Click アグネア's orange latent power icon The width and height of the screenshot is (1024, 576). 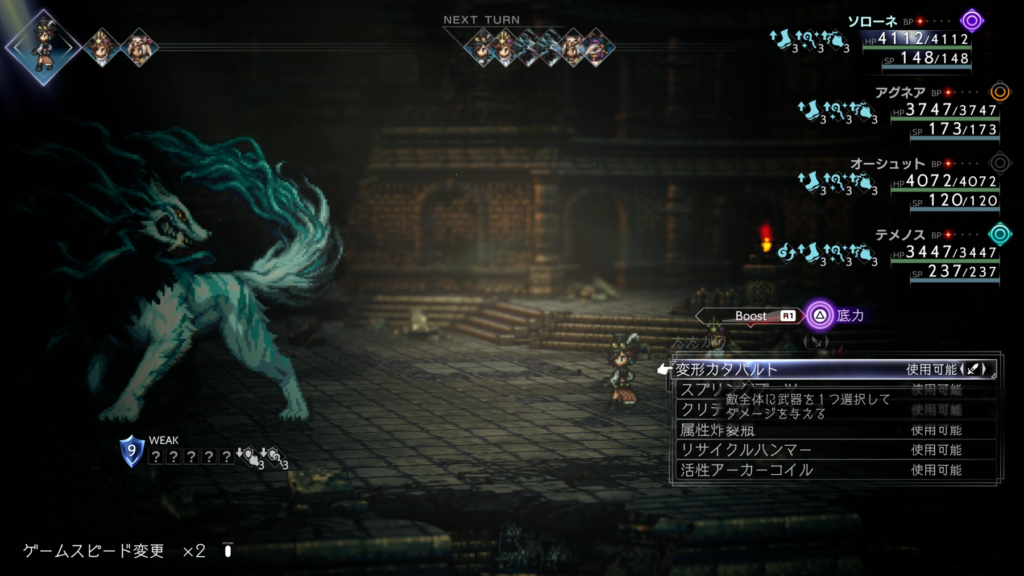tap(999, 92)
